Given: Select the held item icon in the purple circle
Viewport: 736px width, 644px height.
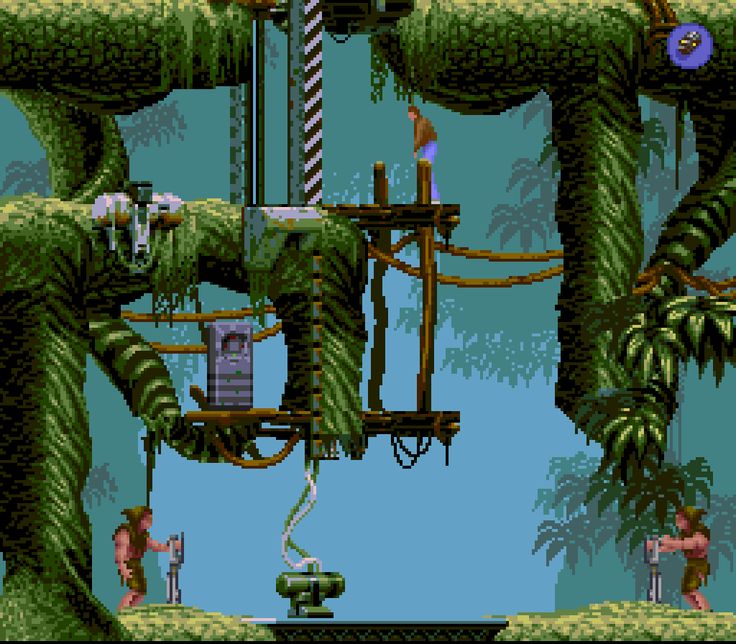Looking at the screenshot, I should click(690, 44).
